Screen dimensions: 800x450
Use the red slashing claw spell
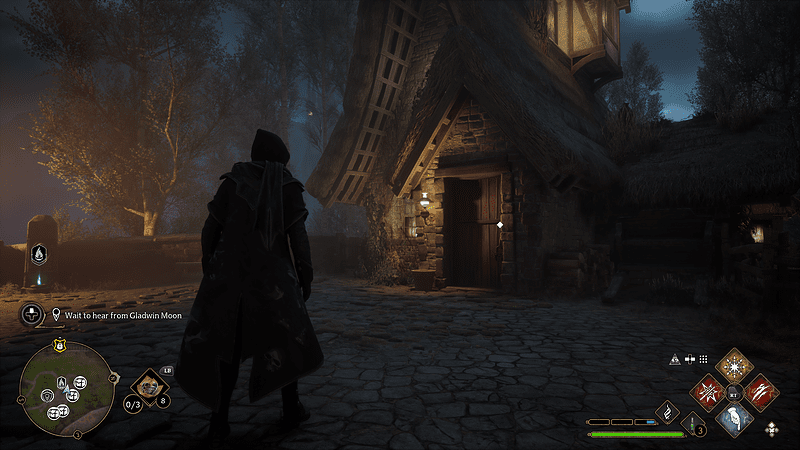(x=760, y=391)
